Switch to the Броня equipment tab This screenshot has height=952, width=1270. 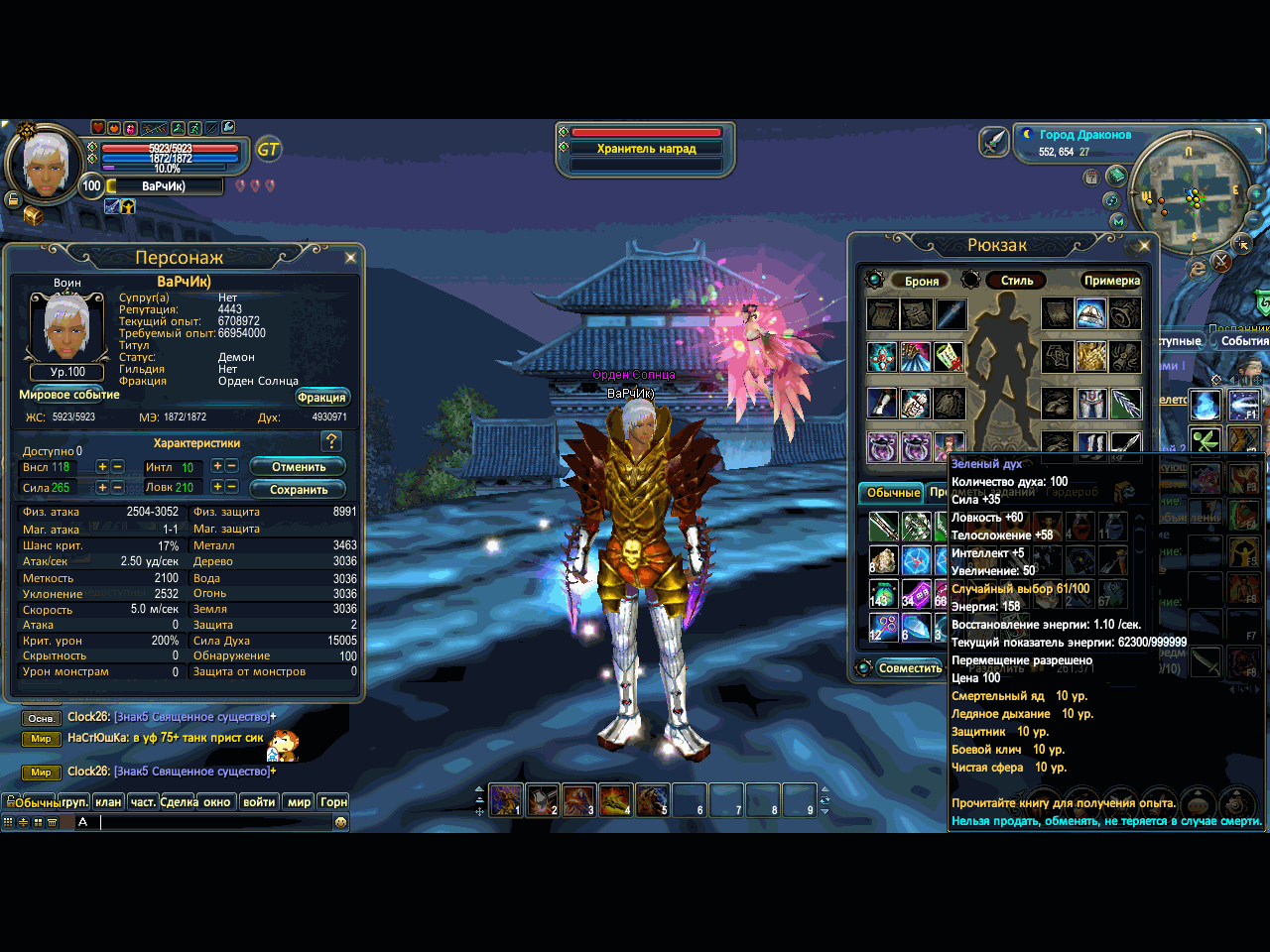pyautogui.click(x=921, y=282)
